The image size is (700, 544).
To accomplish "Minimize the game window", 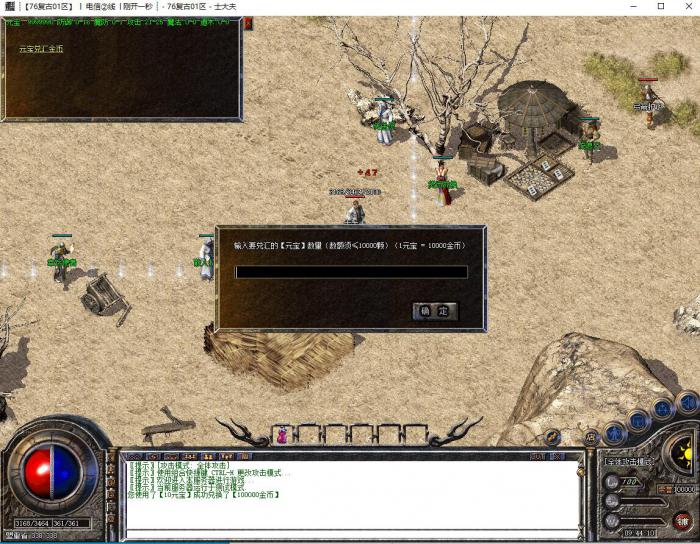I will coord(633,7).
